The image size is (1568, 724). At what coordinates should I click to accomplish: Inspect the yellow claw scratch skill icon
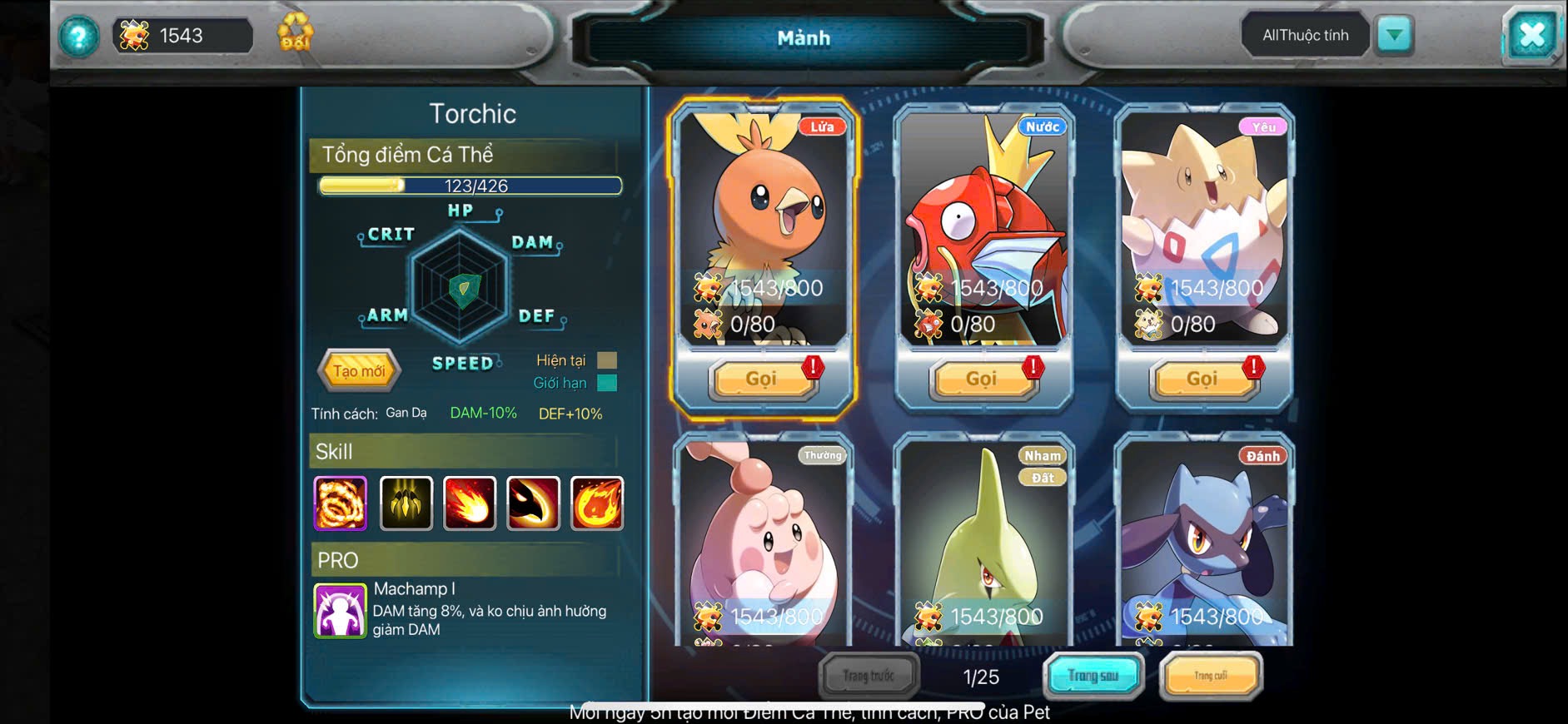(406, 503)
